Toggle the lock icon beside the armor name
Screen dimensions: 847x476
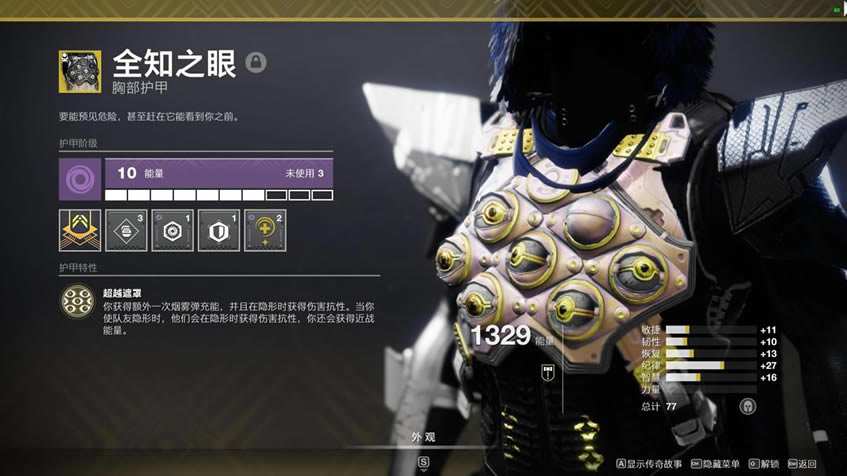[x=256, y=63]
